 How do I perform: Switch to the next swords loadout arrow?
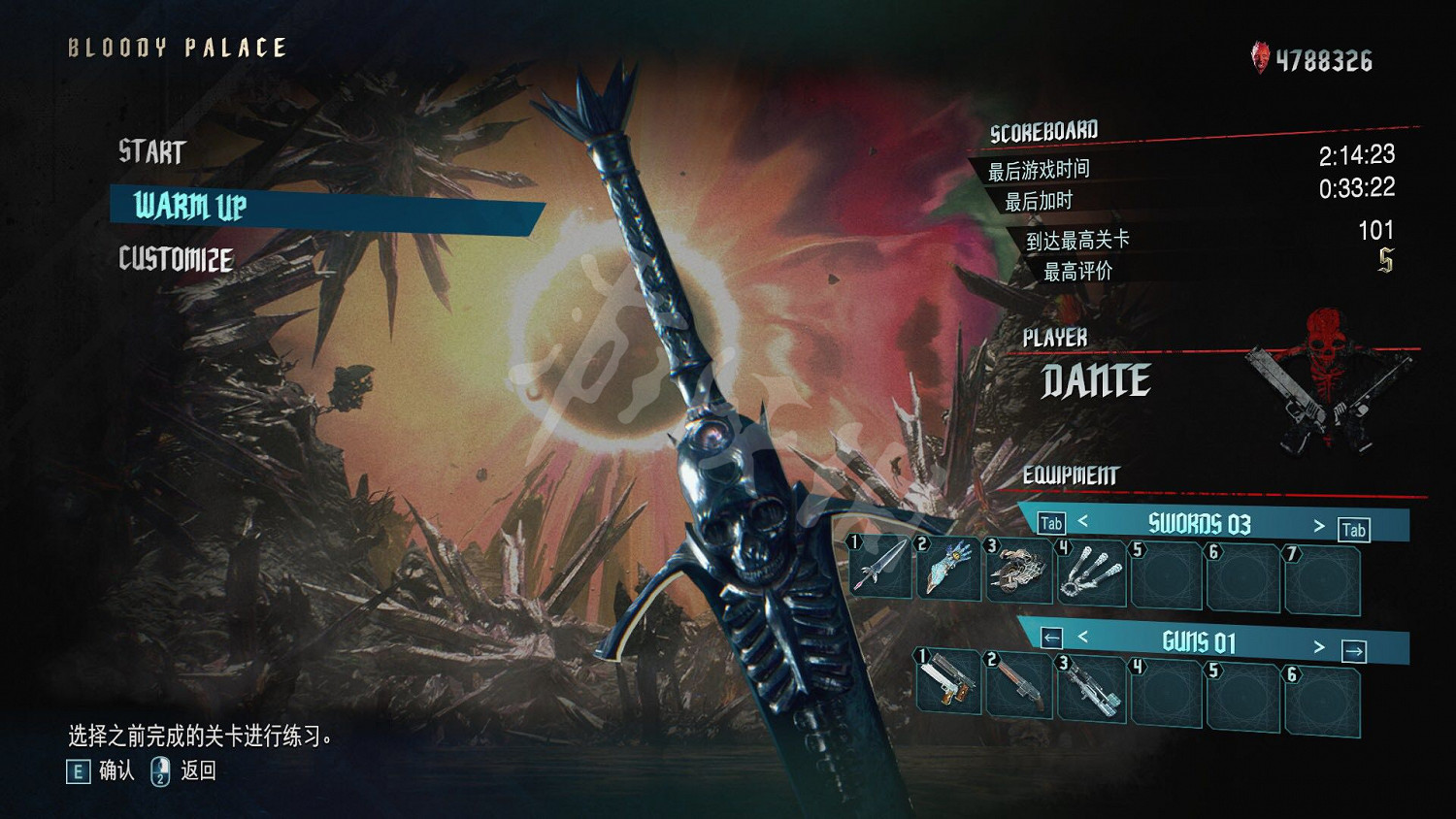[1318, 526]
